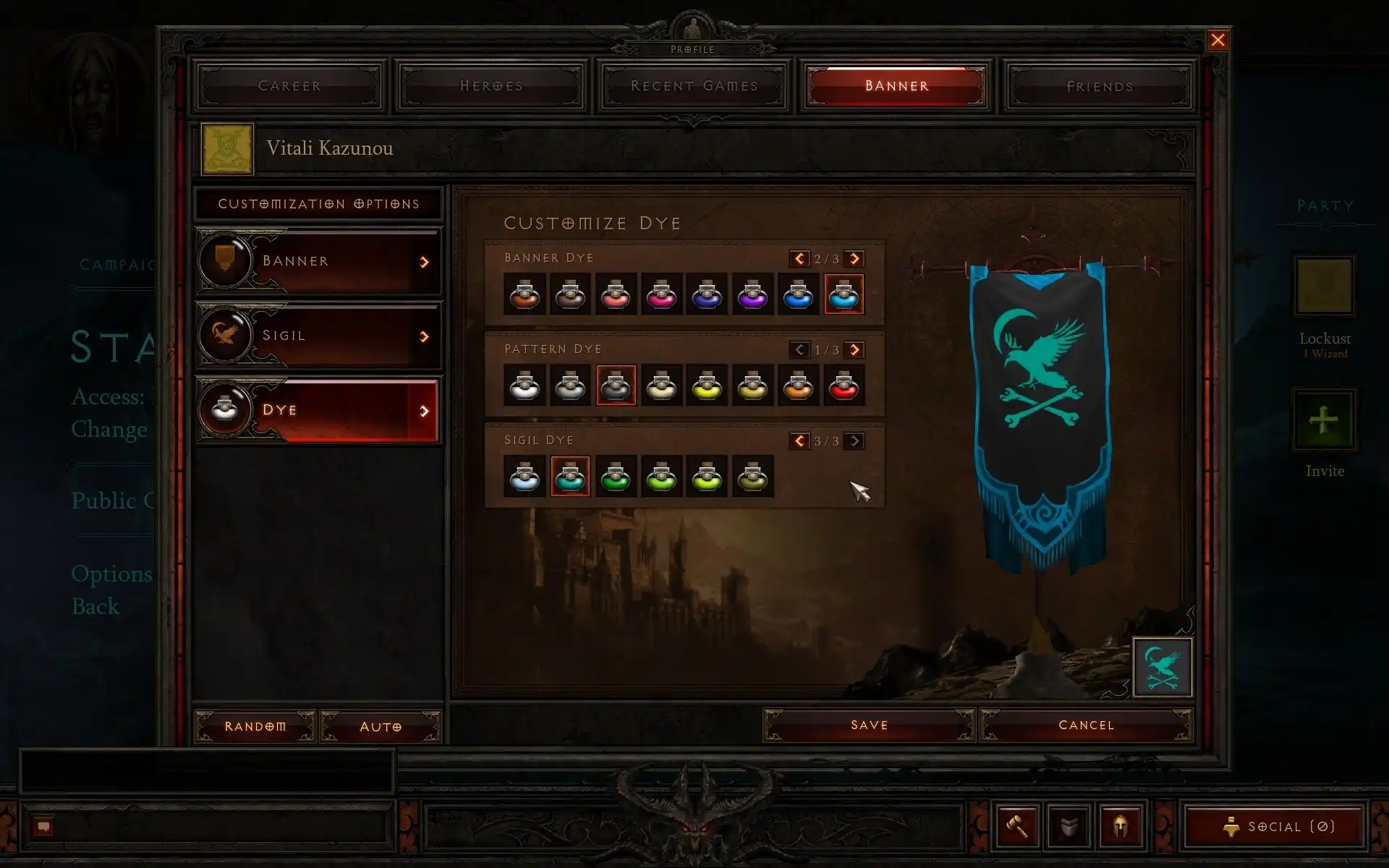Choose the red pattern dye

(844, 386)
